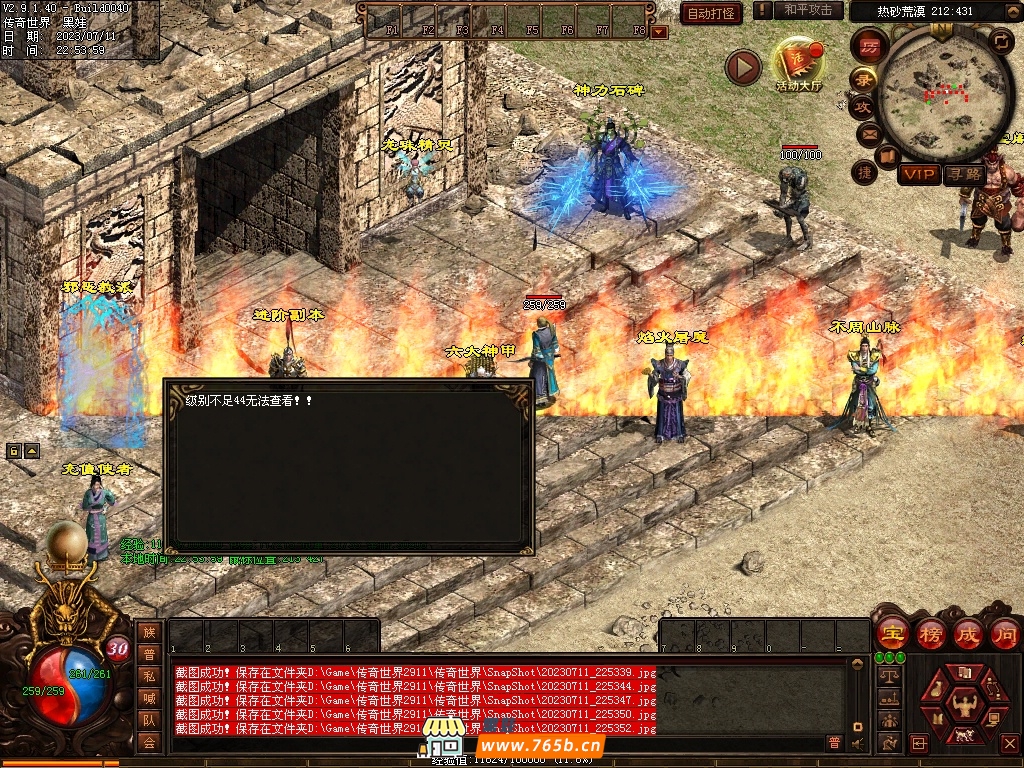Screen dimensions: 1024x768
Task: Activate the 寻路 pathfinding button
Action: [x=965, y=175]
